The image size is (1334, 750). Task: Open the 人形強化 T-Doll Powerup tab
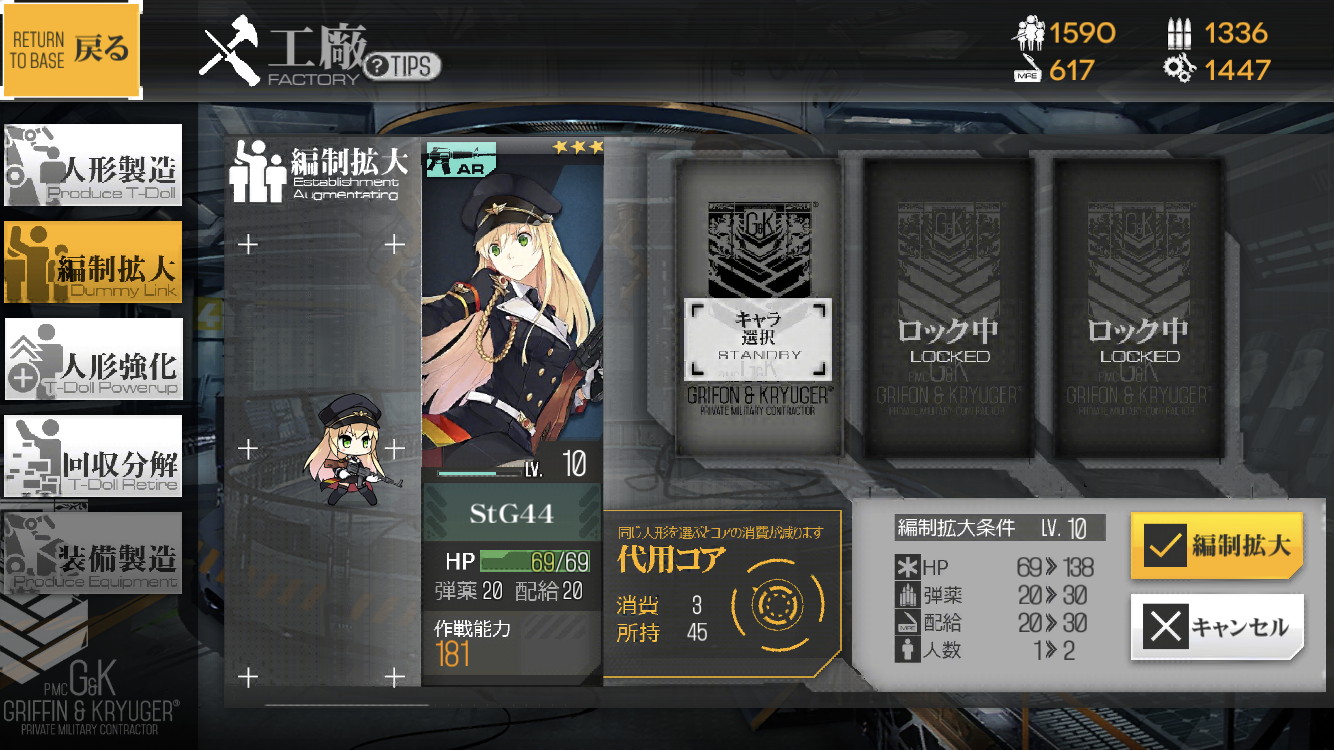[94, 359]
